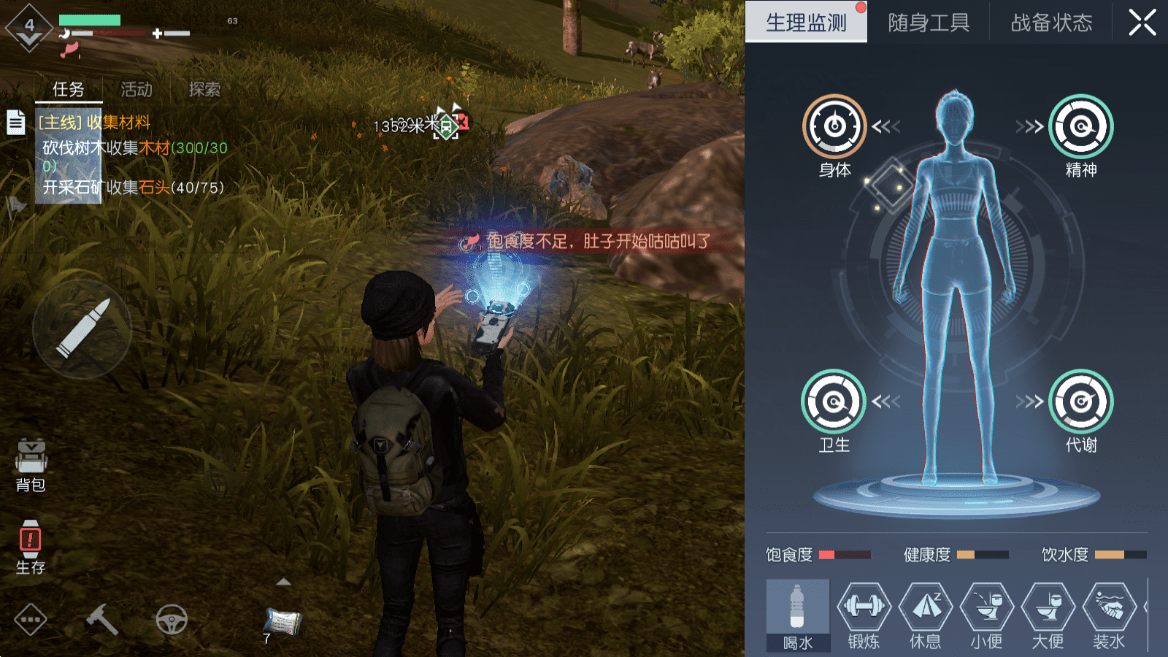This screenshot has width=1168, height=657.
Task: Switch to the 活动 events tab
Action: coord(136,89)
